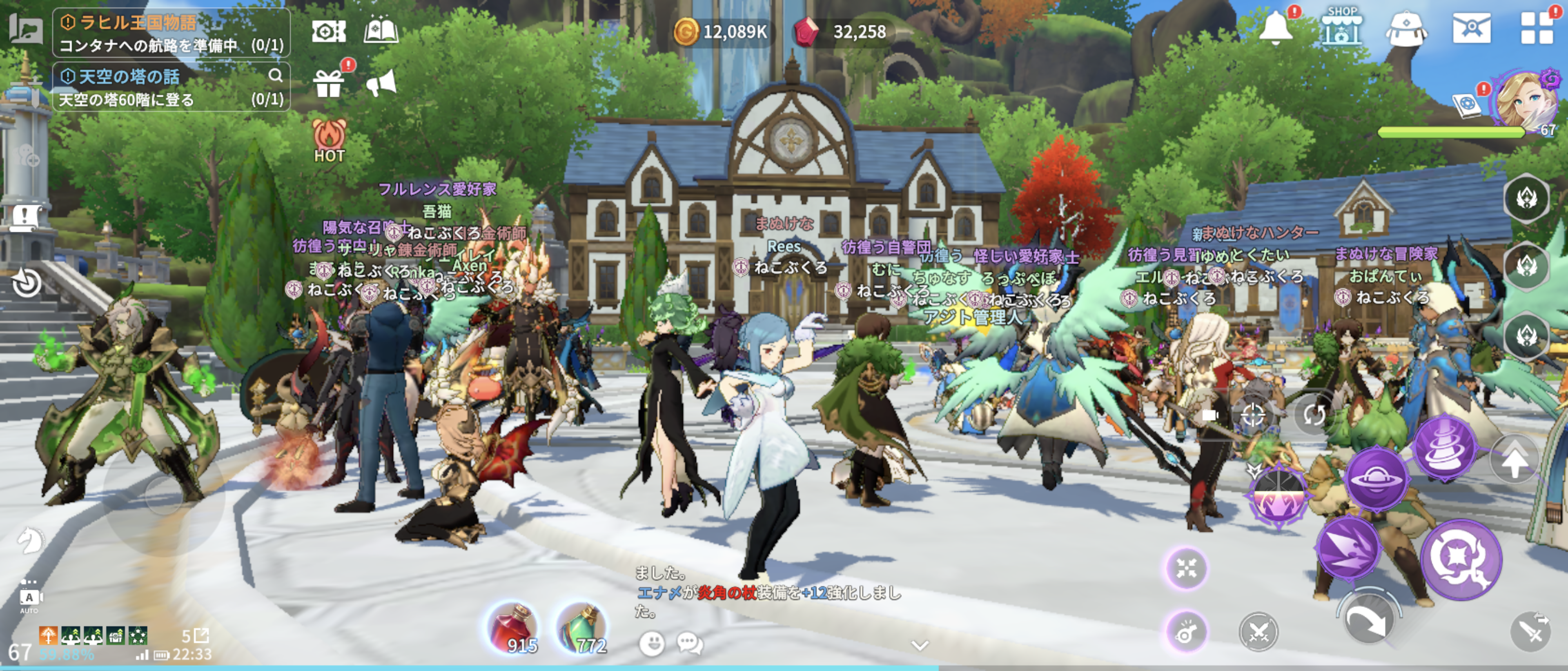Open the four-square main menu

point(1536,28)
